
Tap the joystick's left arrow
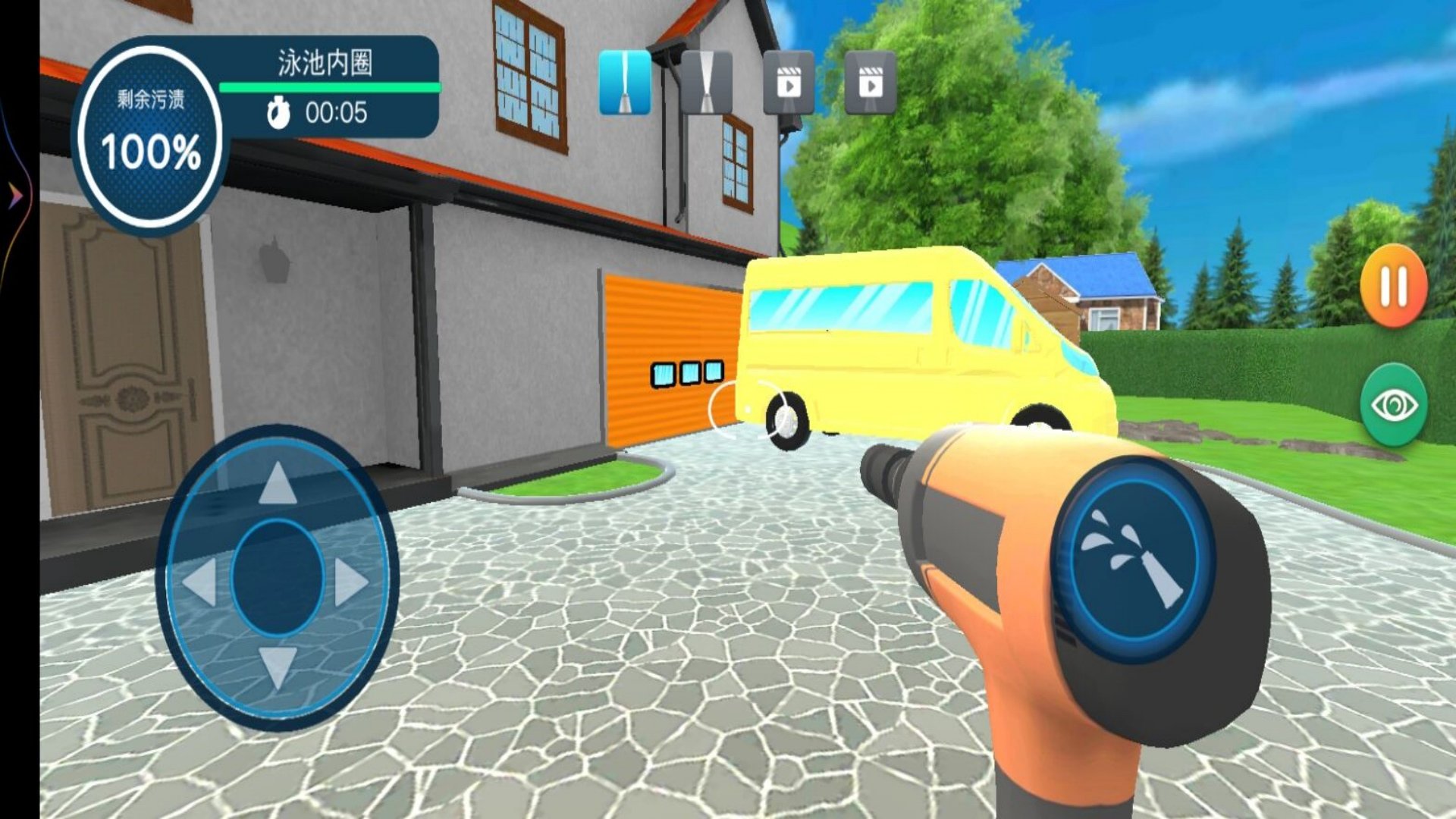pyautogui.click(x=200, y=582)
